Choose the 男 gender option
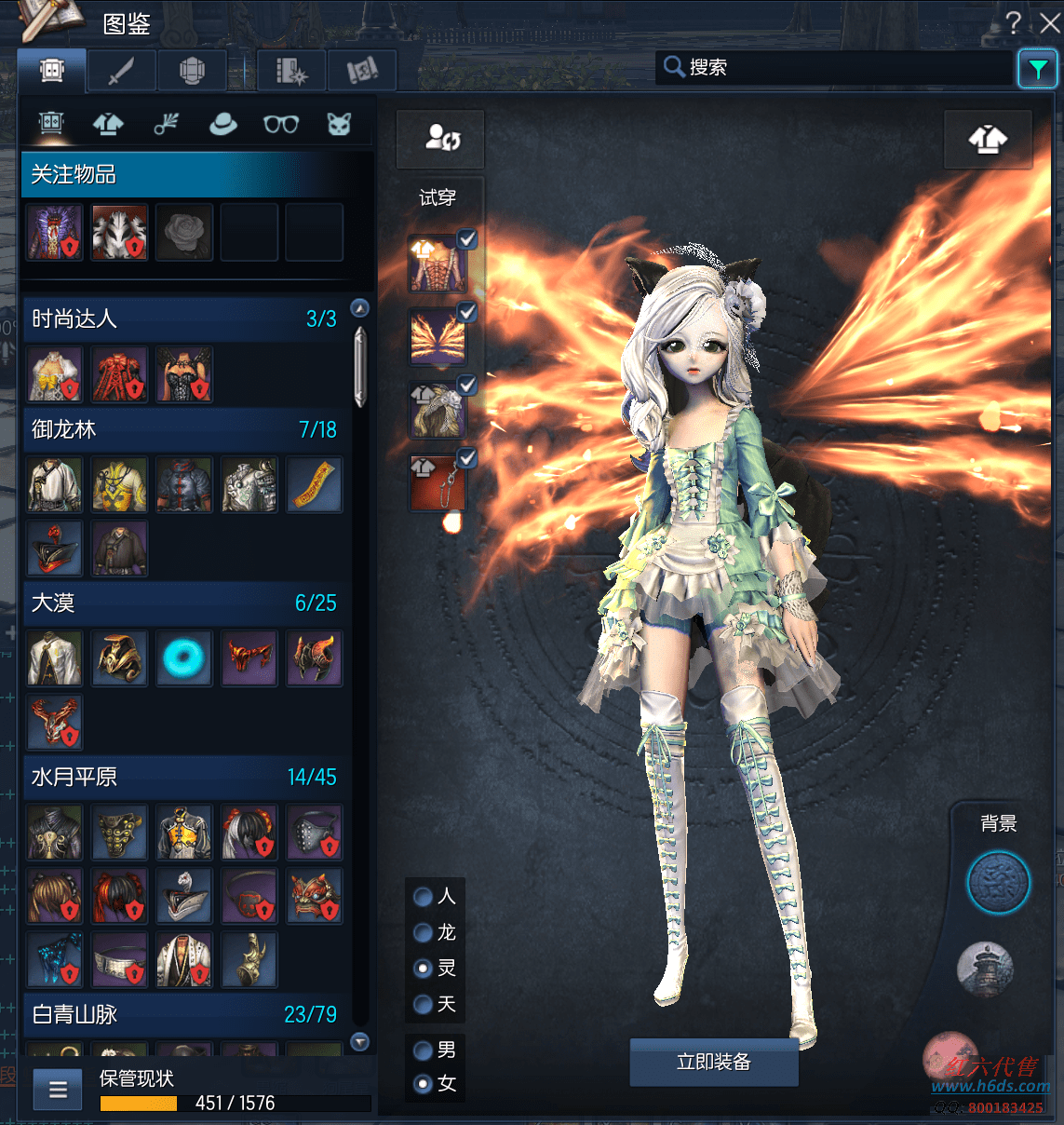The width and height of the screenshot is (1064, 1125). [x=423, y=1050]
